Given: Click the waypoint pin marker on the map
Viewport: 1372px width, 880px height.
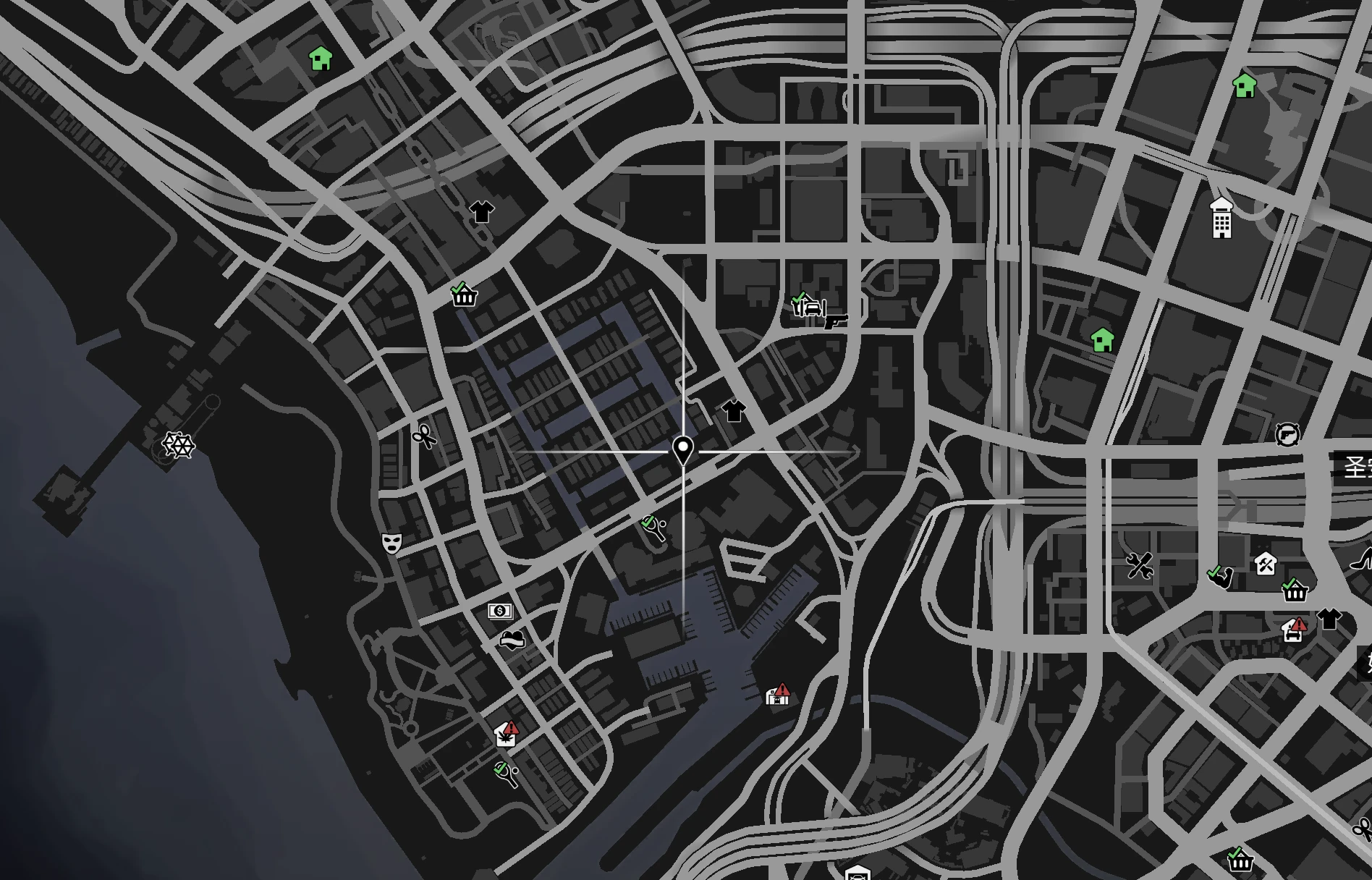Looking at the screenshot, I should 682,450.
